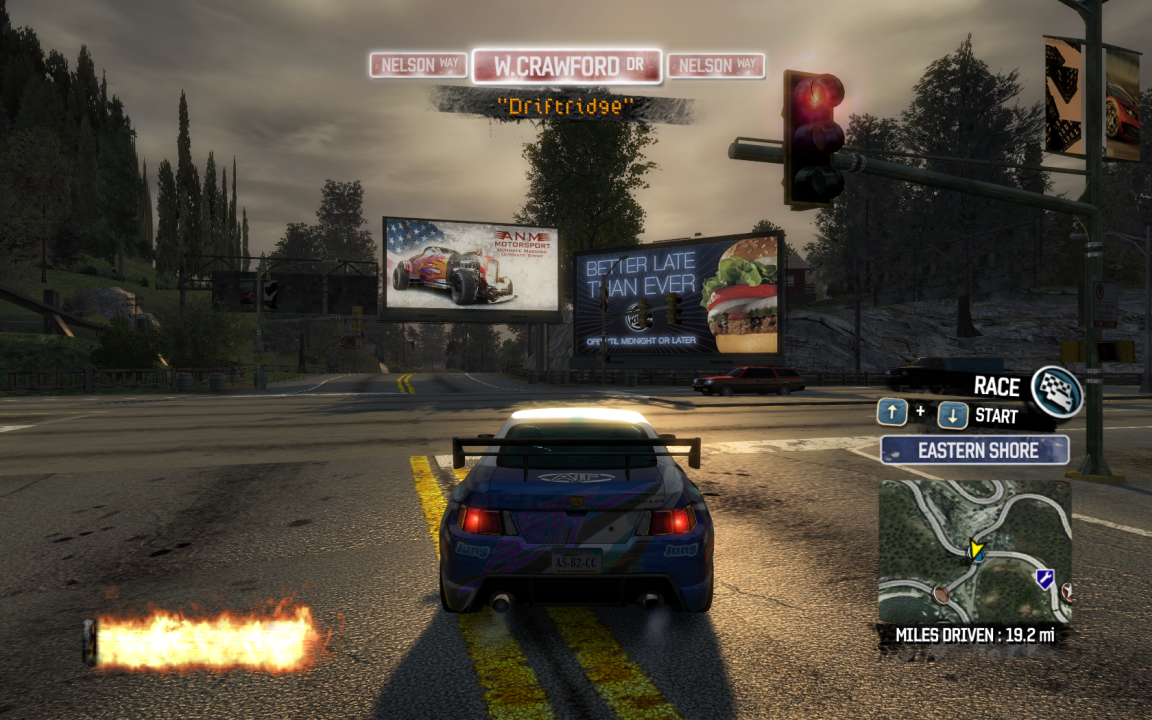Open the minimap
Screen dimensions: 1152x720
point(974,552)
